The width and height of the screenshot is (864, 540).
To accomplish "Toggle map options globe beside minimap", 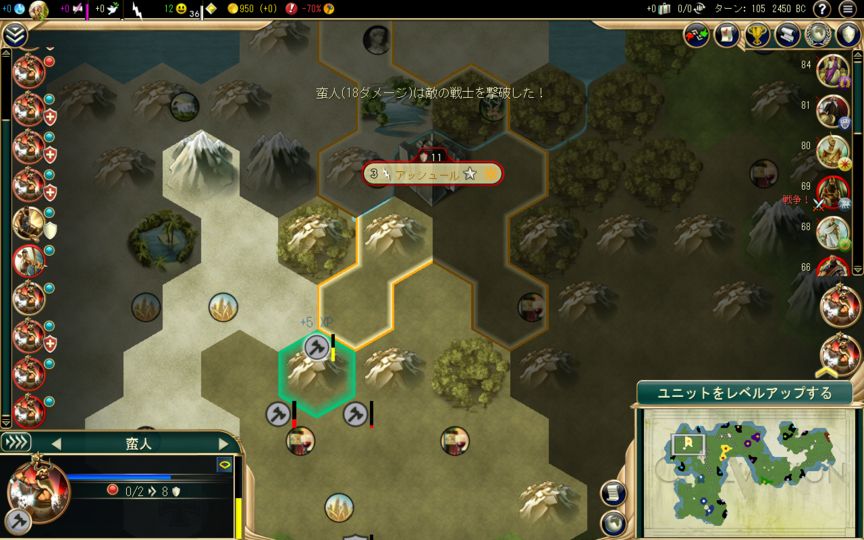I will pos(613,522).
